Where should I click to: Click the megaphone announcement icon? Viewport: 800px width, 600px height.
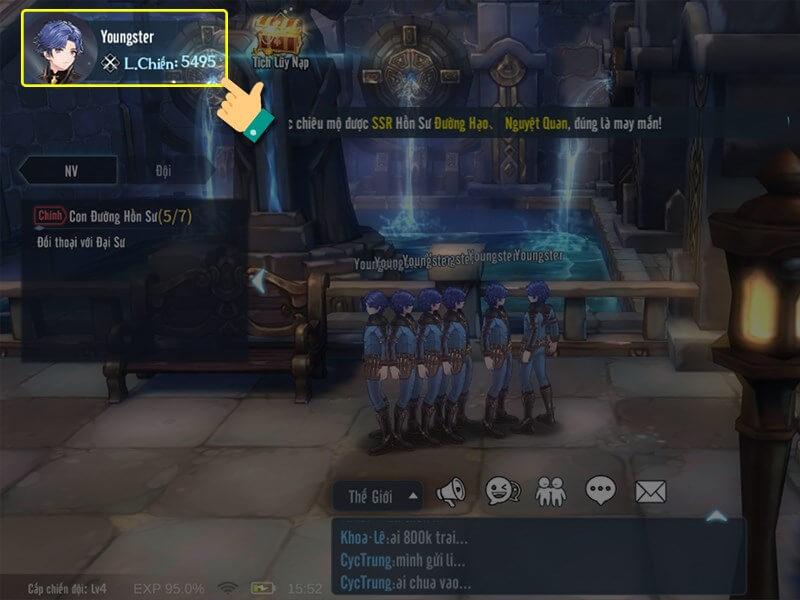click(451, 491)
